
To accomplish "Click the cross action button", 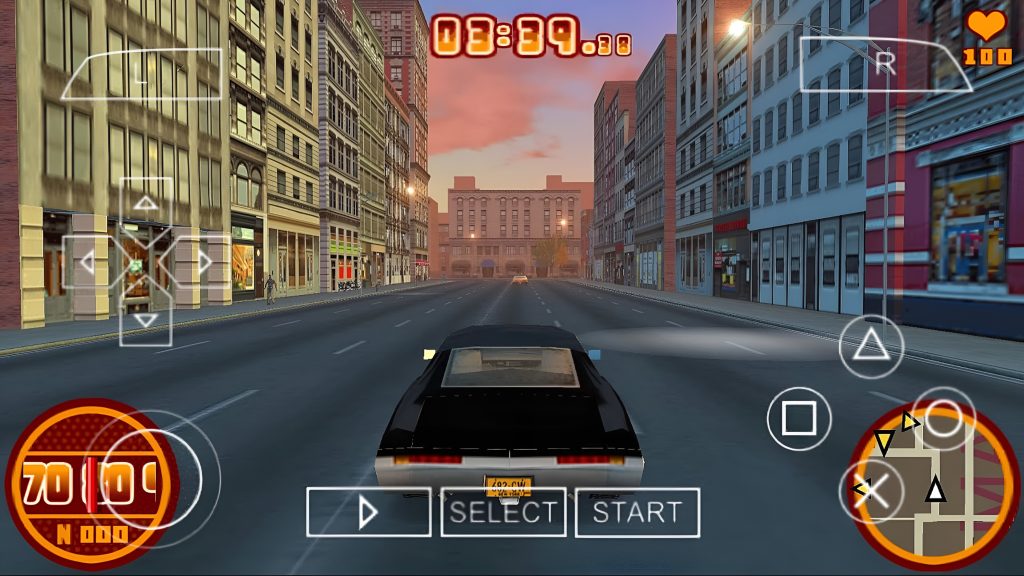I will pos(871,490).
